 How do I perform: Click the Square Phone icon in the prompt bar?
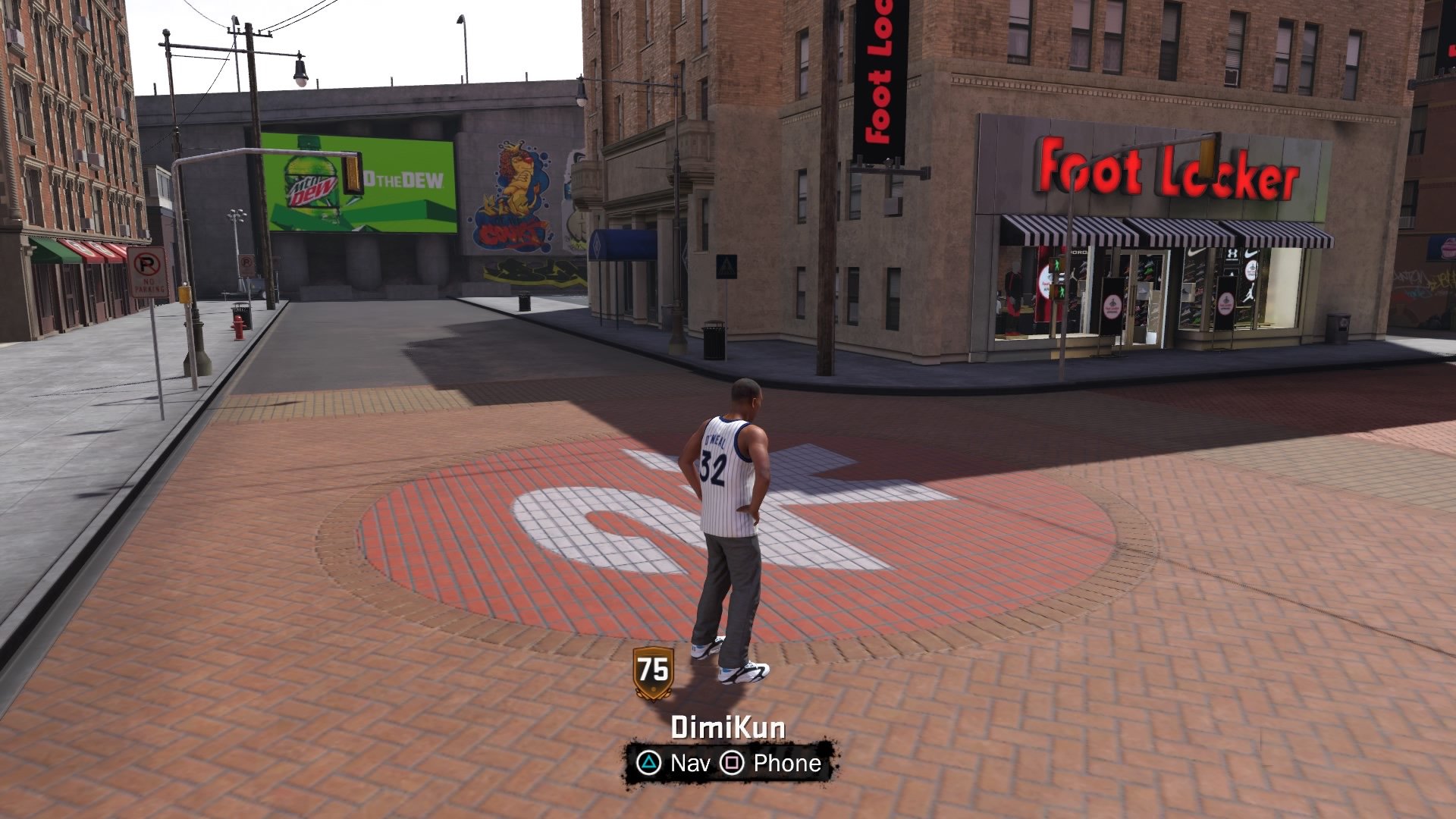[x=730, y=764]
